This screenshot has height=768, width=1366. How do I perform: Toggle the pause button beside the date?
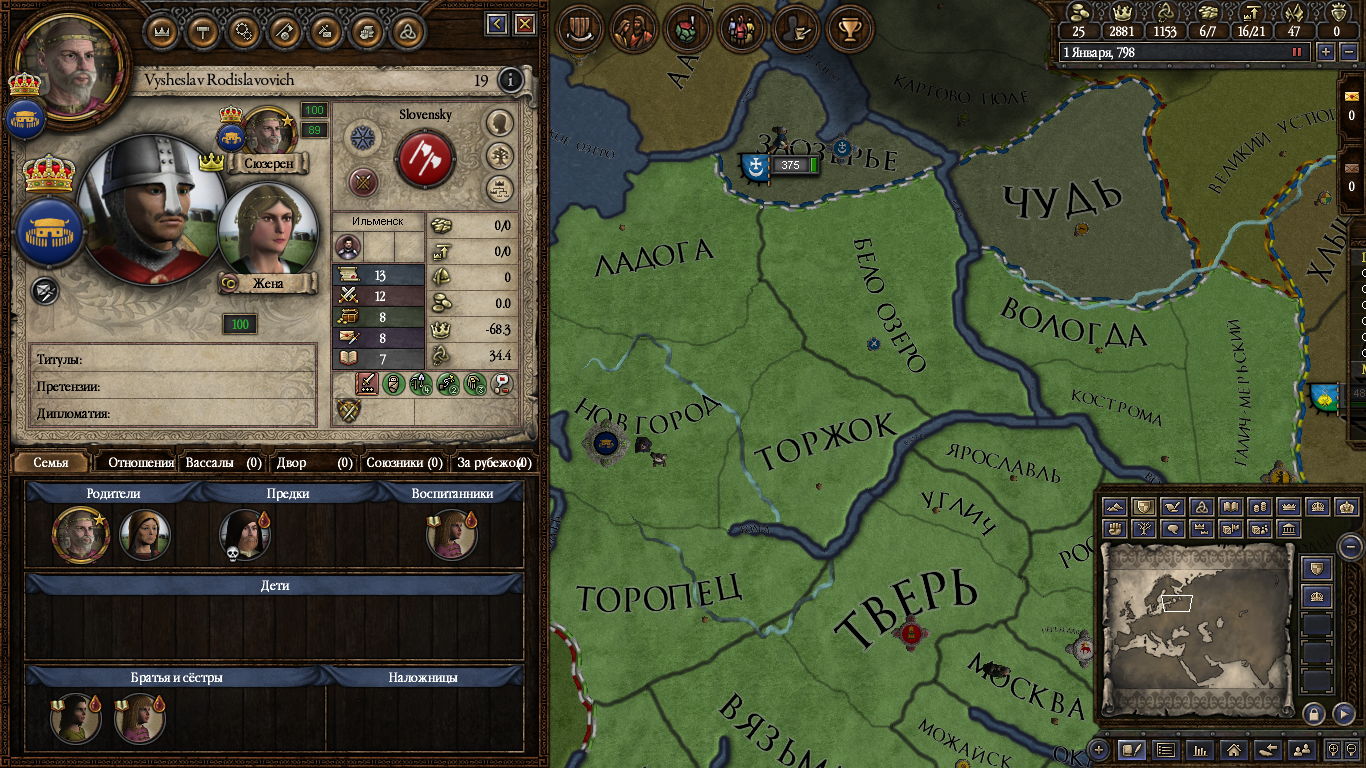pyautogui.click(x=1298, y=52)
